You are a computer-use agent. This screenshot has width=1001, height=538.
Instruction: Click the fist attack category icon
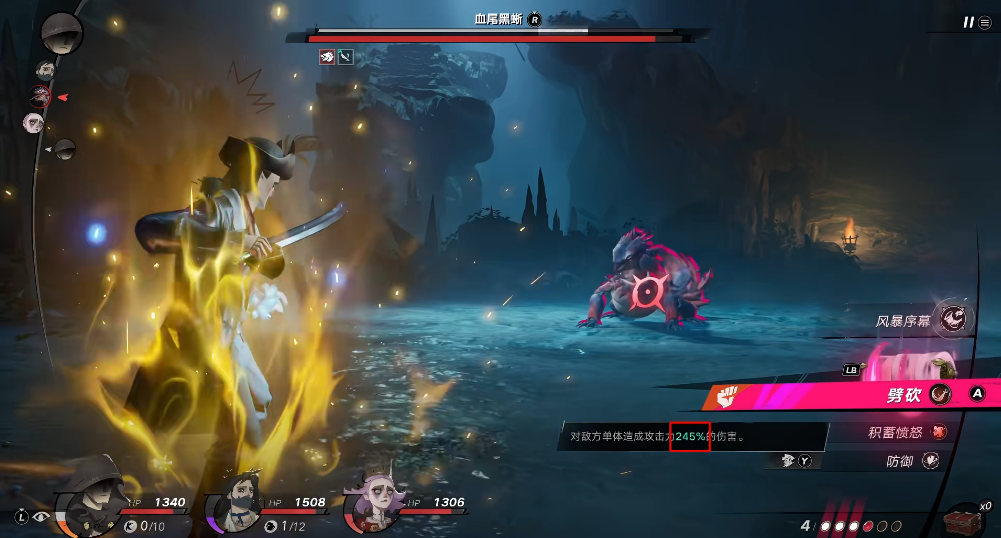click(726, 396)
